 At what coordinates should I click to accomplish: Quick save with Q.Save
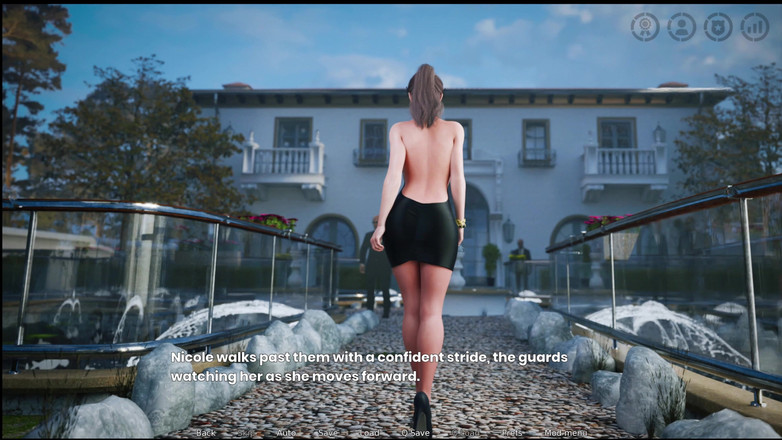(x=415, y=433)
